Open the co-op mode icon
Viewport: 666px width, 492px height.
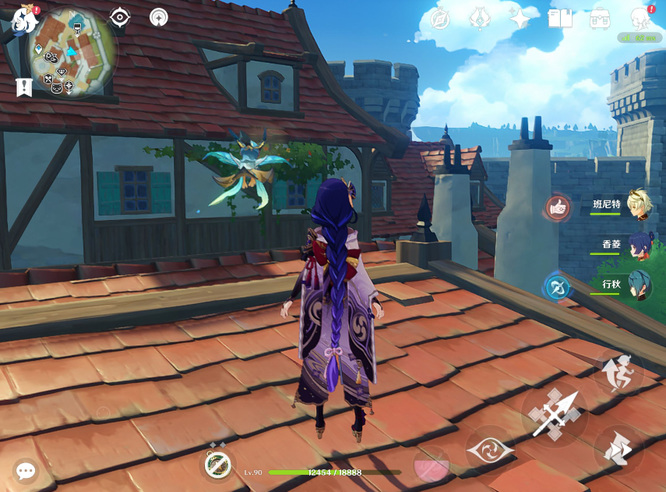158,17
